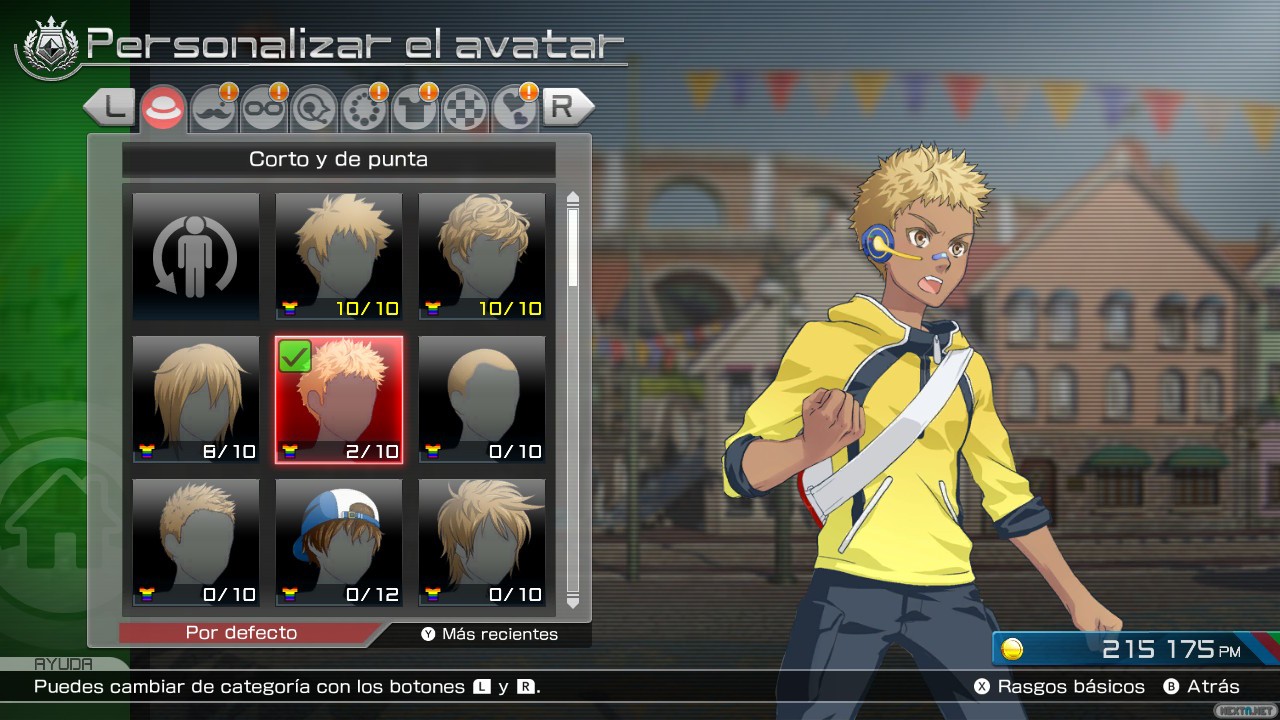Click the hairstyle list scrollbar
The height and width of the screenshot is (720, 1280).
[x=573, y=400]
